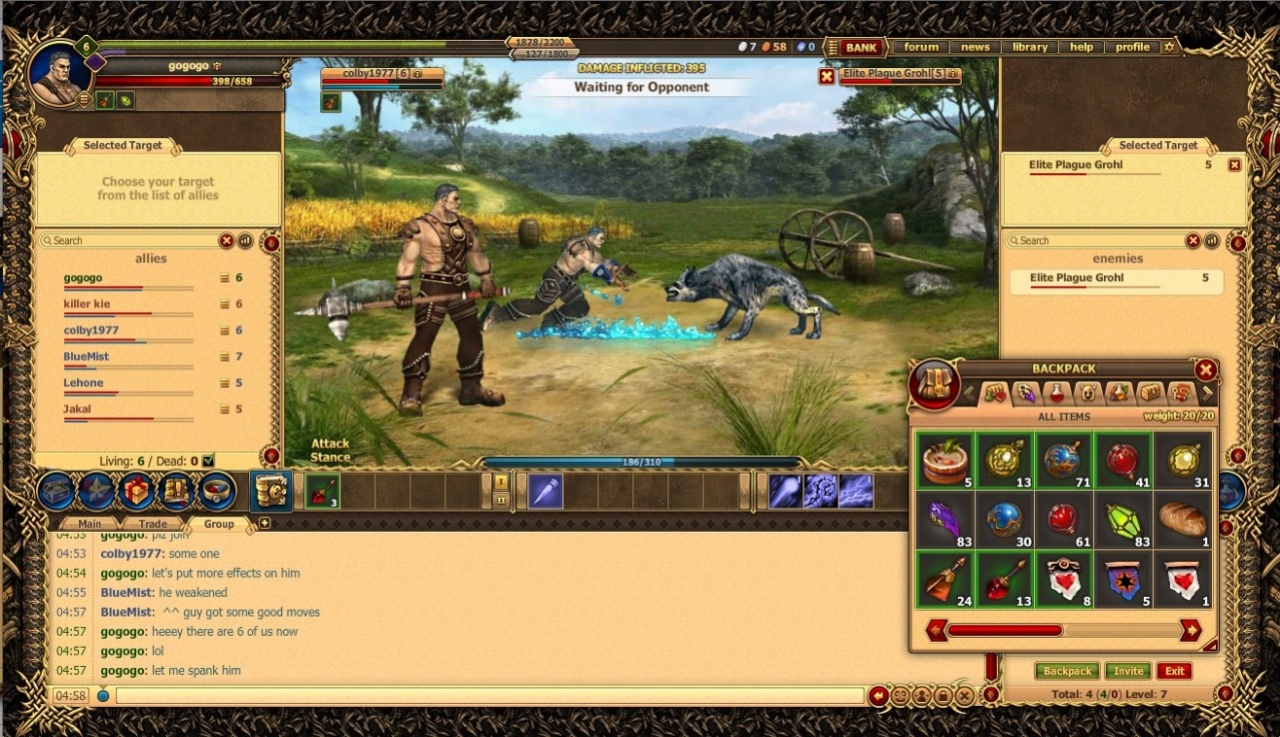Open the forum menu in the top bar
The height and width of the screenshot is (737, 1280).
[919, 47]
